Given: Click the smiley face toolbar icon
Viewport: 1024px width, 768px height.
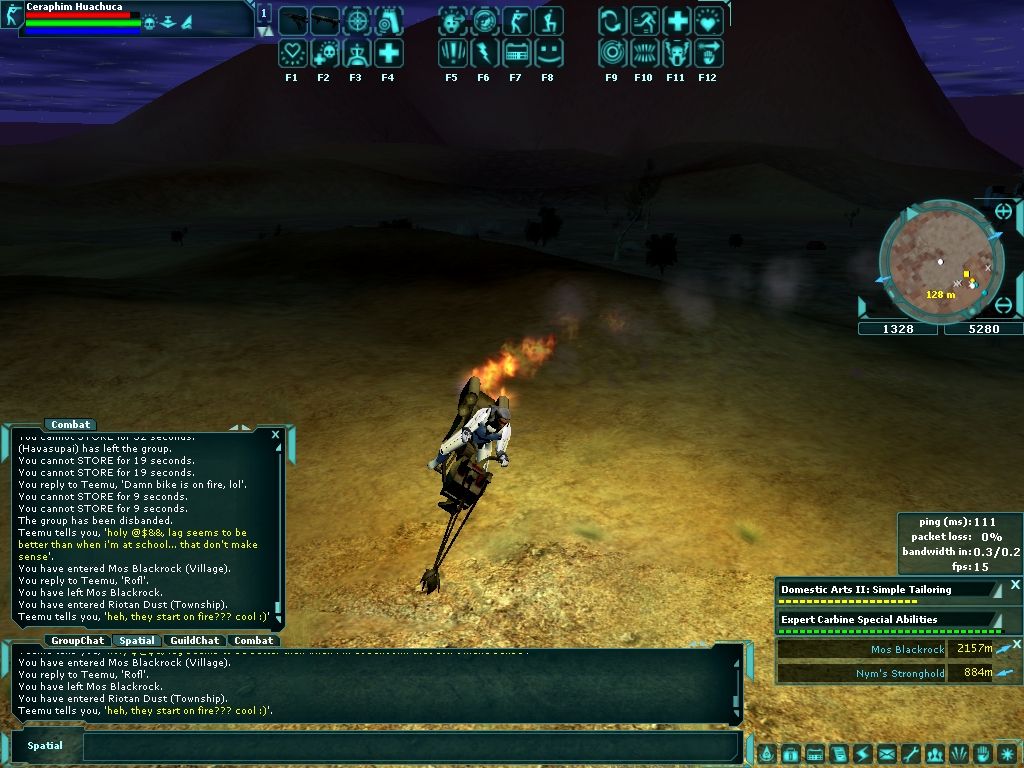Looking at the screenshot, I should (x=548, y=53).
